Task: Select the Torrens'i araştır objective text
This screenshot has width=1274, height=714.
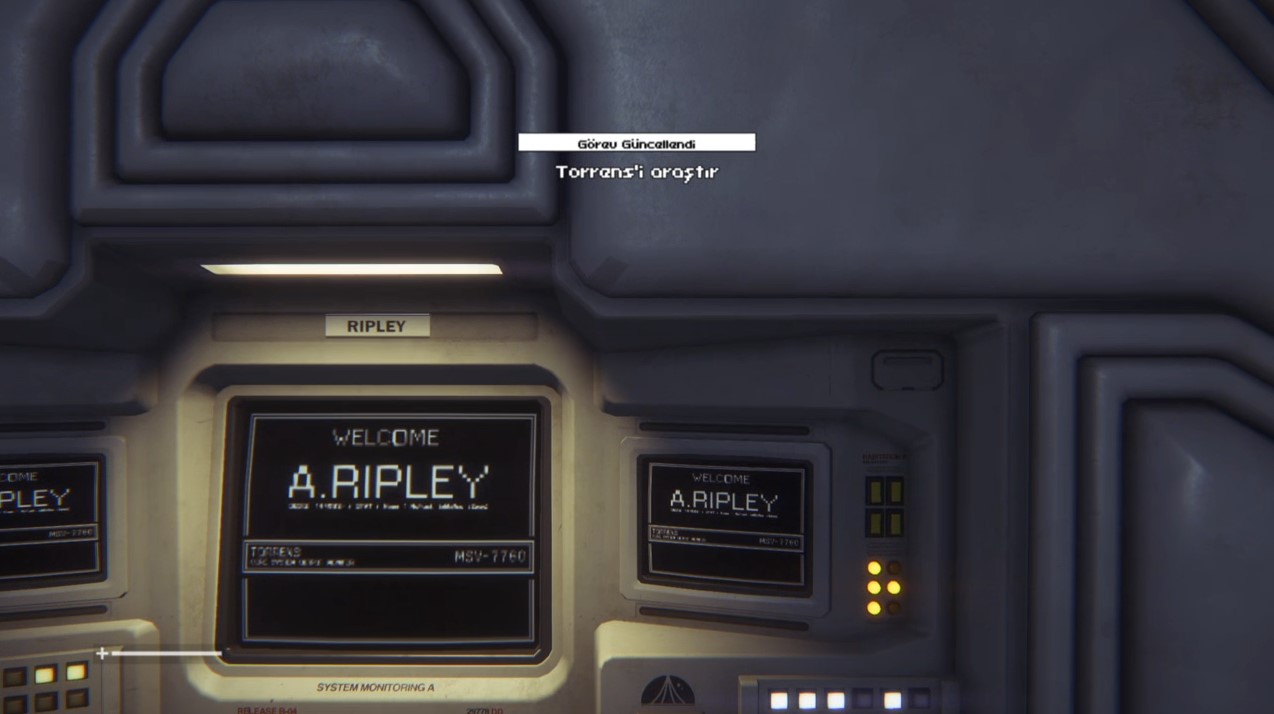Action: (636, 172)
